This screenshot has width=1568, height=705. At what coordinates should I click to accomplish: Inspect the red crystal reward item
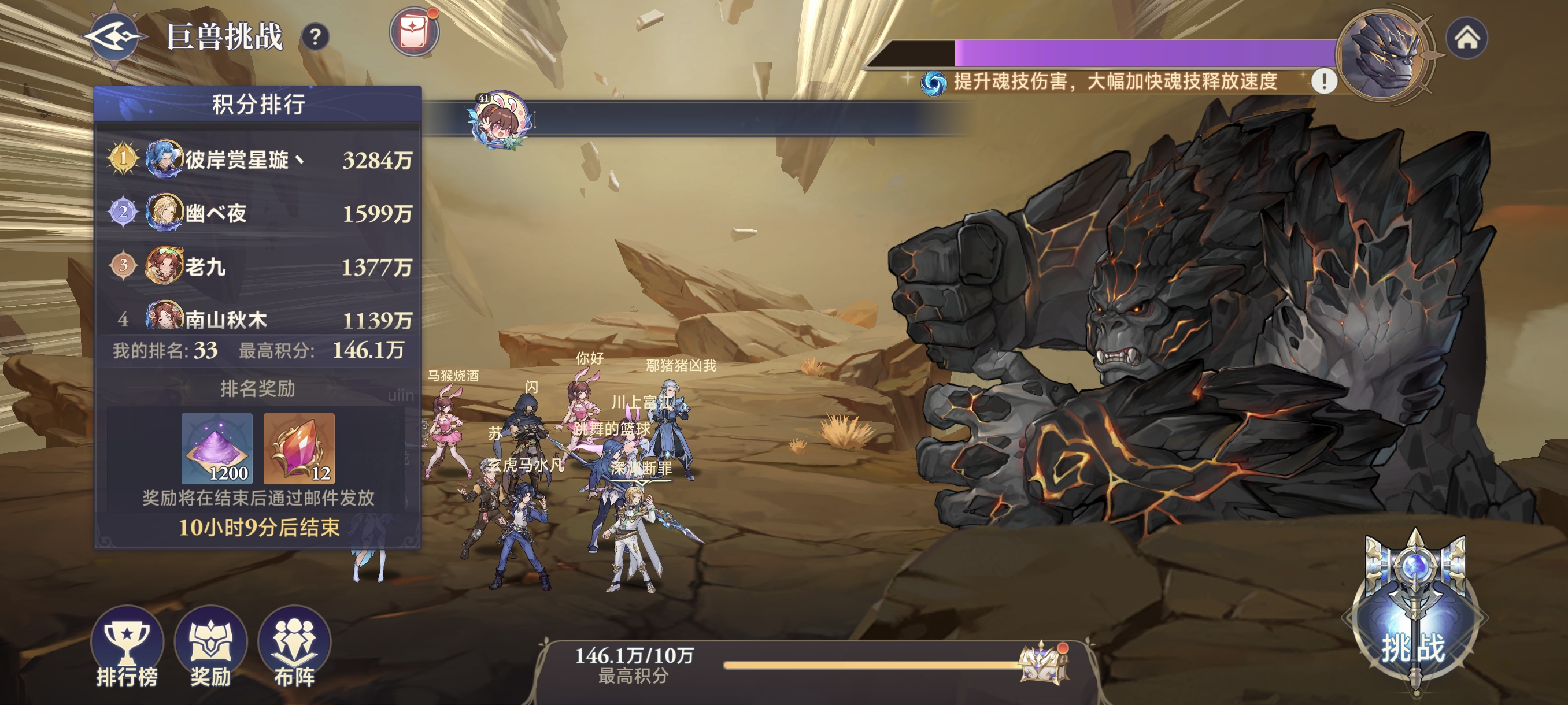pos(299,448)
